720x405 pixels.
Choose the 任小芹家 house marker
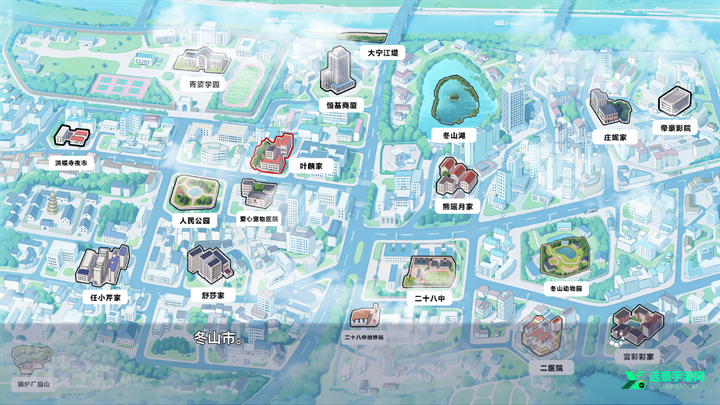tap(103, 268)
